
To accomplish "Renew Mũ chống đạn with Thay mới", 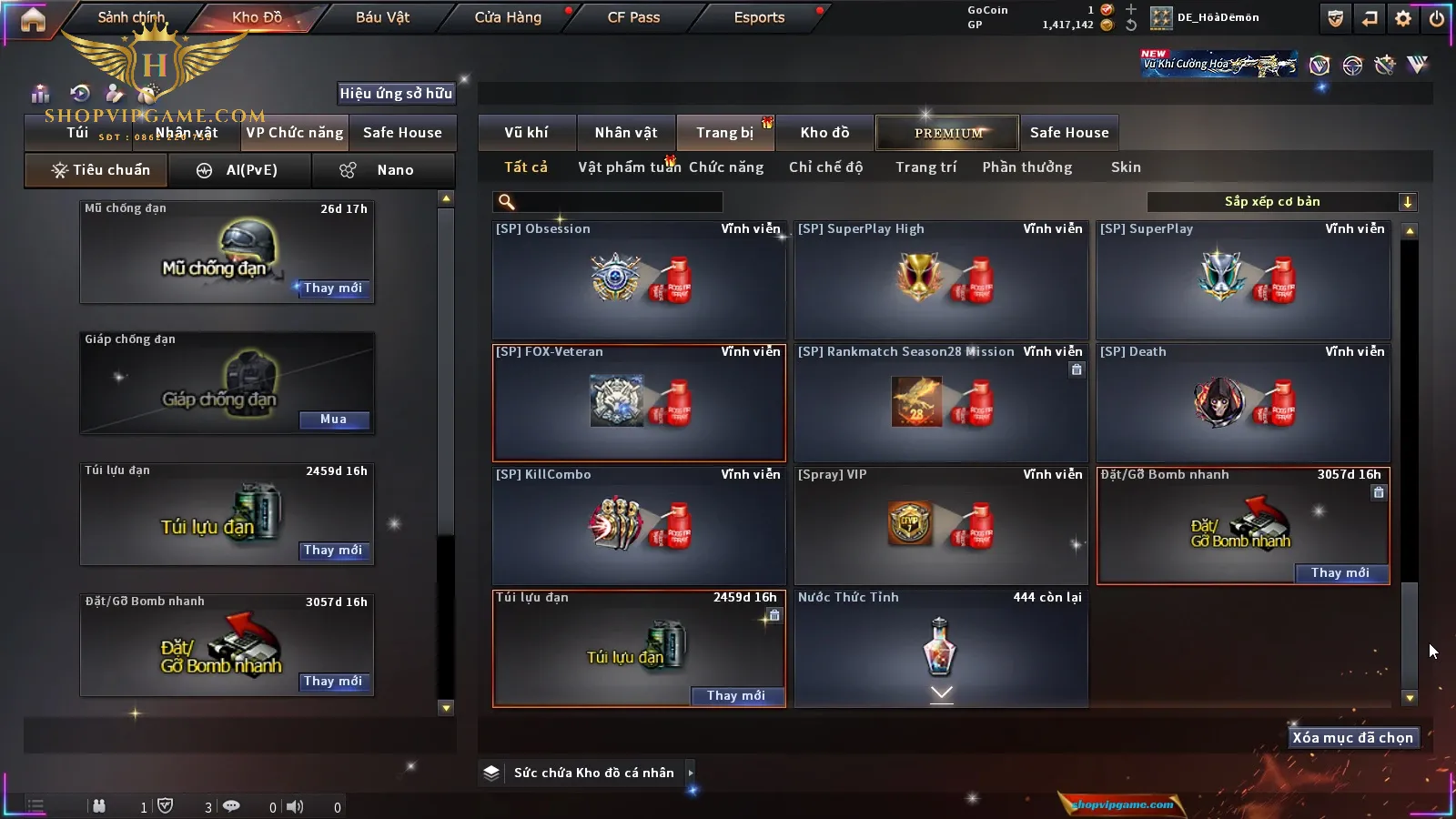I will click(333, 288).
